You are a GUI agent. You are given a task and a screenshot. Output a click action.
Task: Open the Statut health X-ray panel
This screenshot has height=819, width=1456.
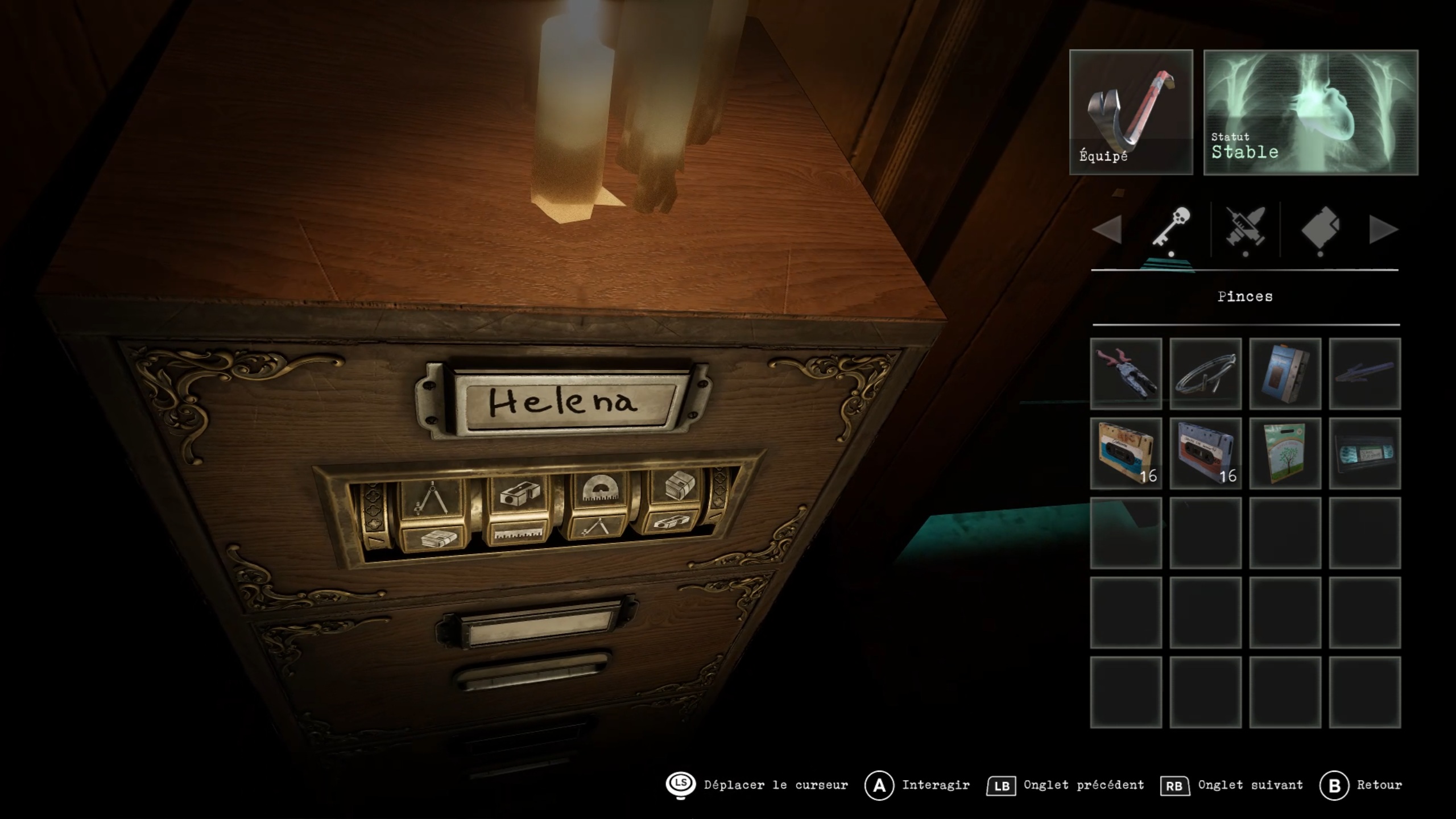pos(1310,112)
